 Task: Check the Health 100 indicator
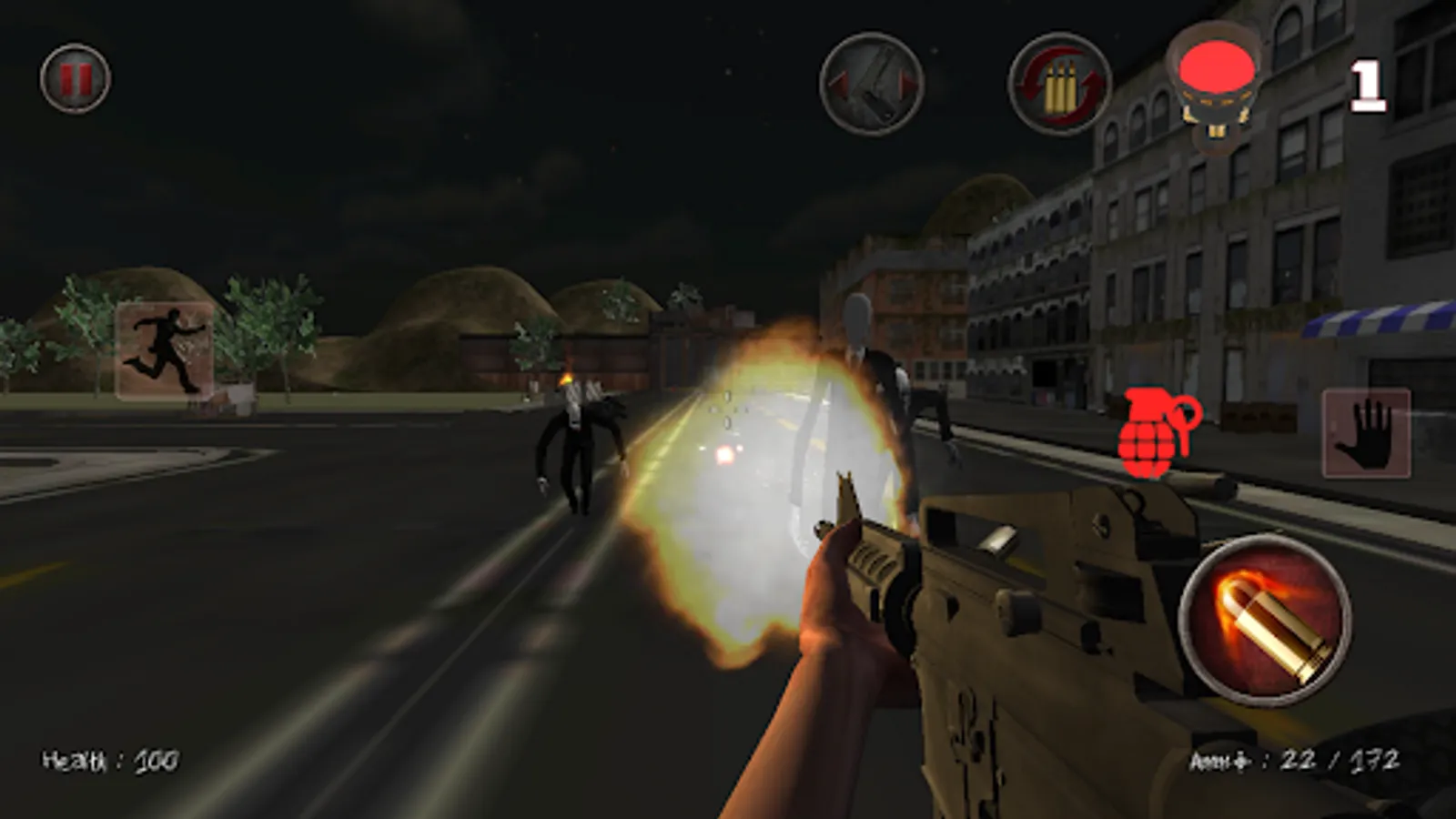pos(109,756)
